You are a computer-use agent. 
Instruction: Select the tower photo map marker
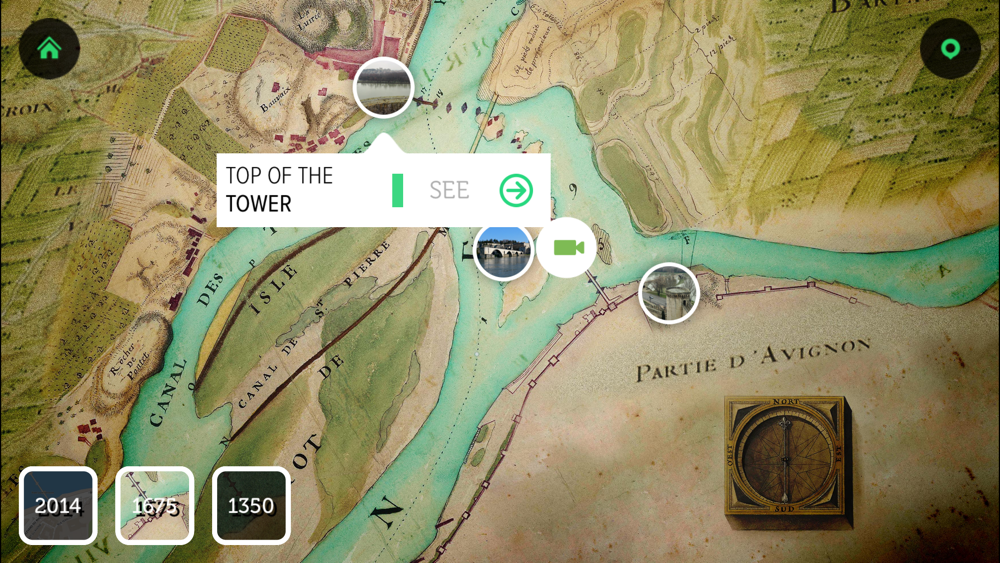pyautogui.click(x=383, y=87)
